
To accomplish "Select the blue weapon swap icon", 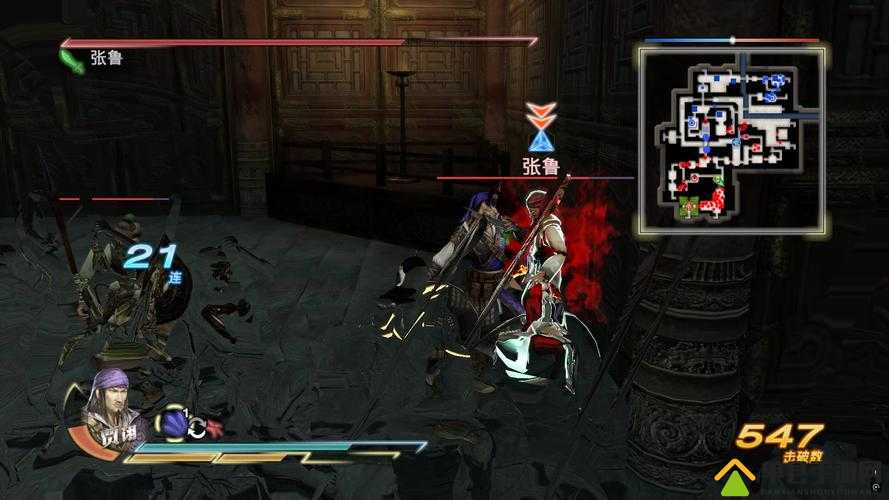I will (175, 425).
